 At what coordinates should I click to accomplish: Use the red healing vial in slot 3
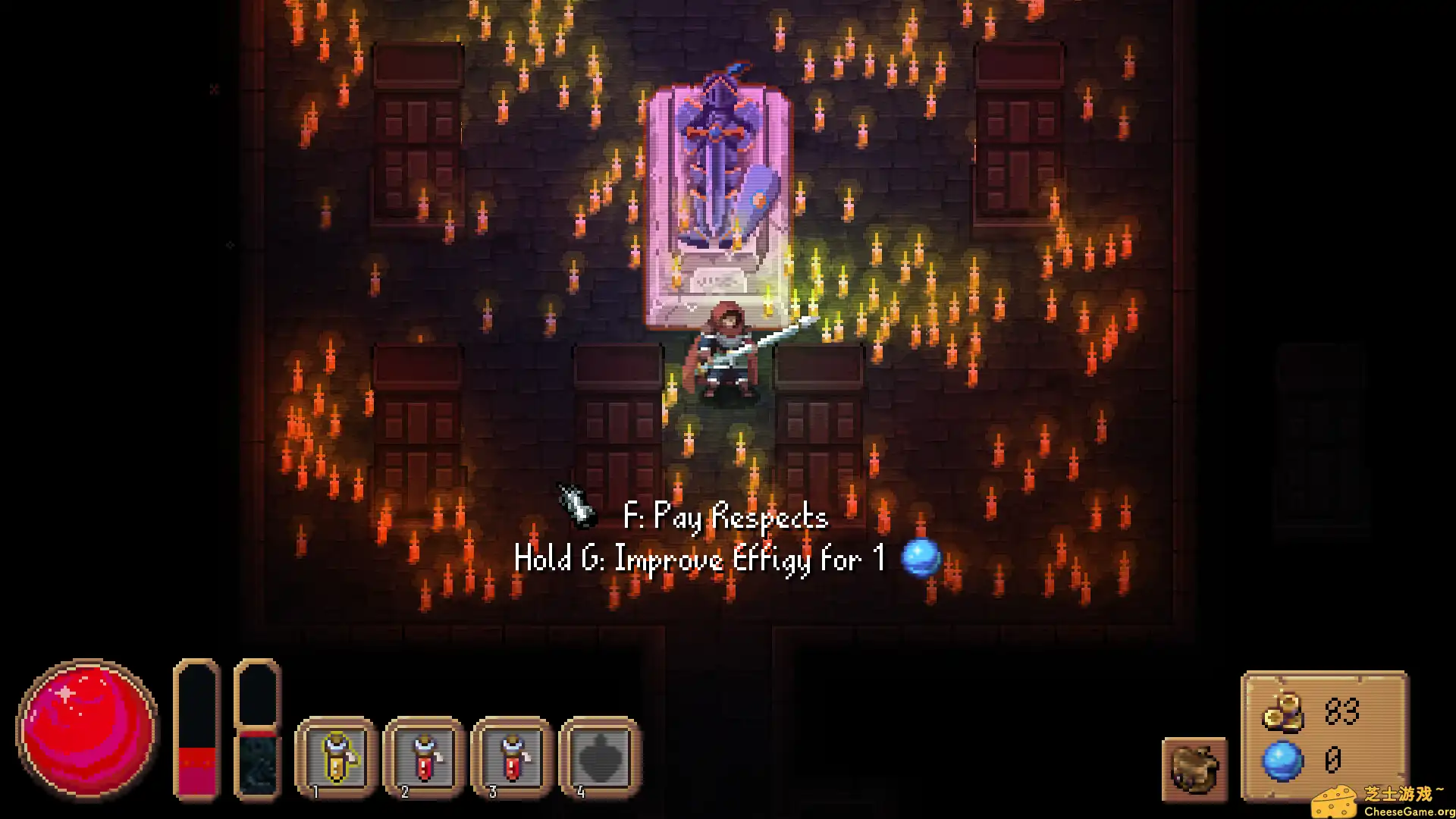[510, 758]
